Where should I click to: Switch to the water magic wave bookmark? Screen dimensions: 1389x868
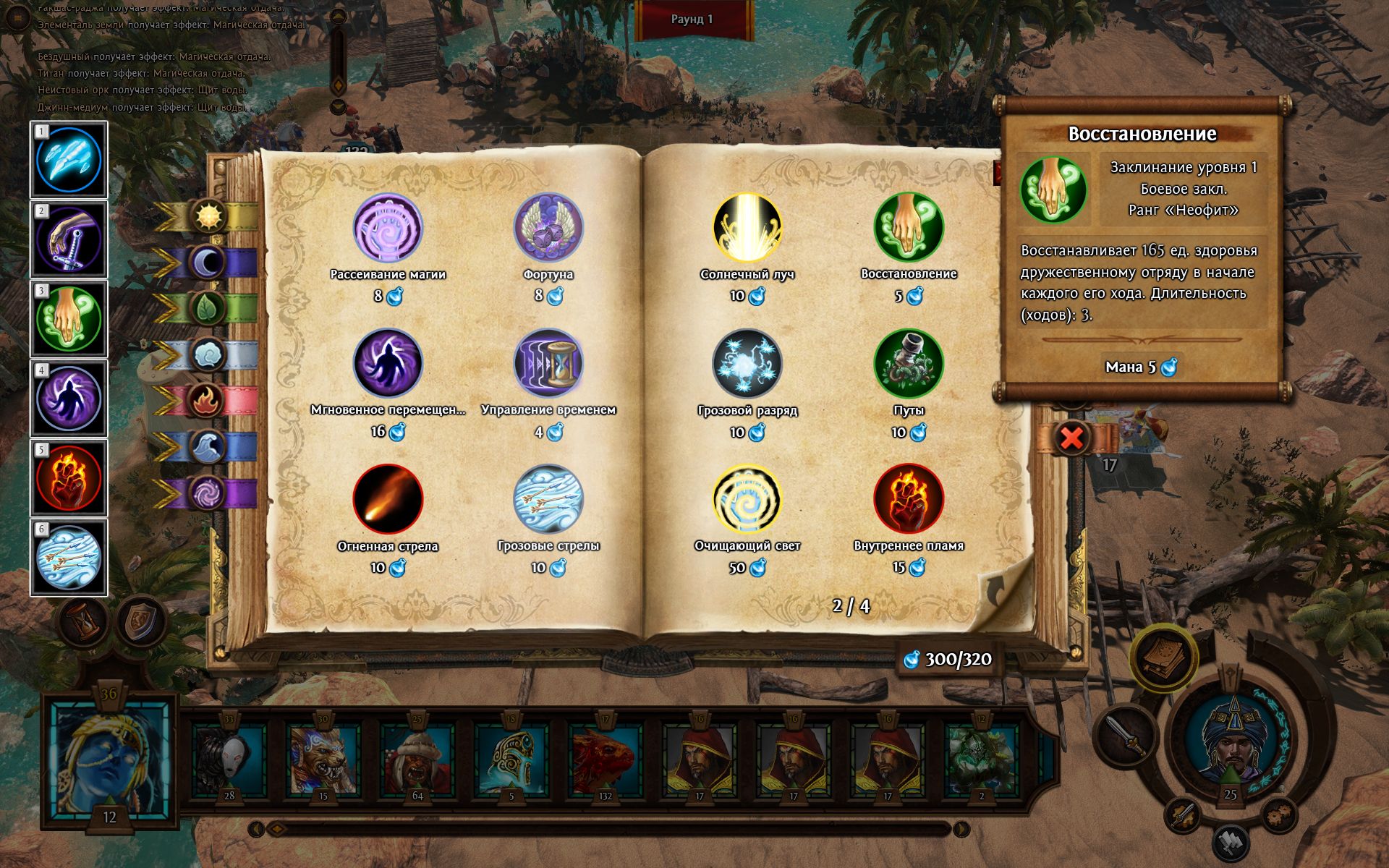[x=208, y=447]
